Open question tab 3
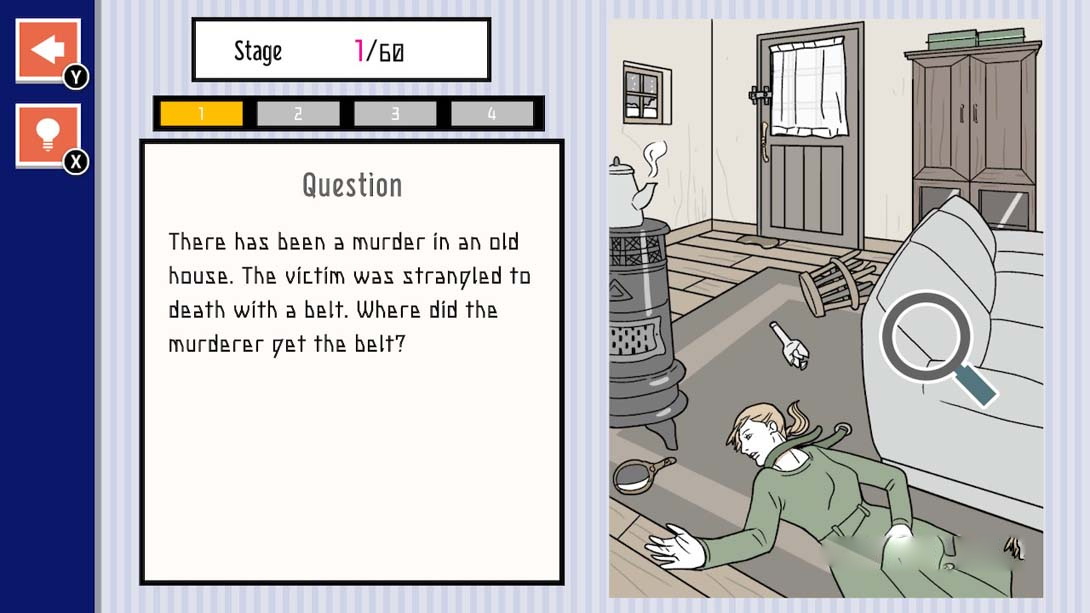 [x=395, y=114]
